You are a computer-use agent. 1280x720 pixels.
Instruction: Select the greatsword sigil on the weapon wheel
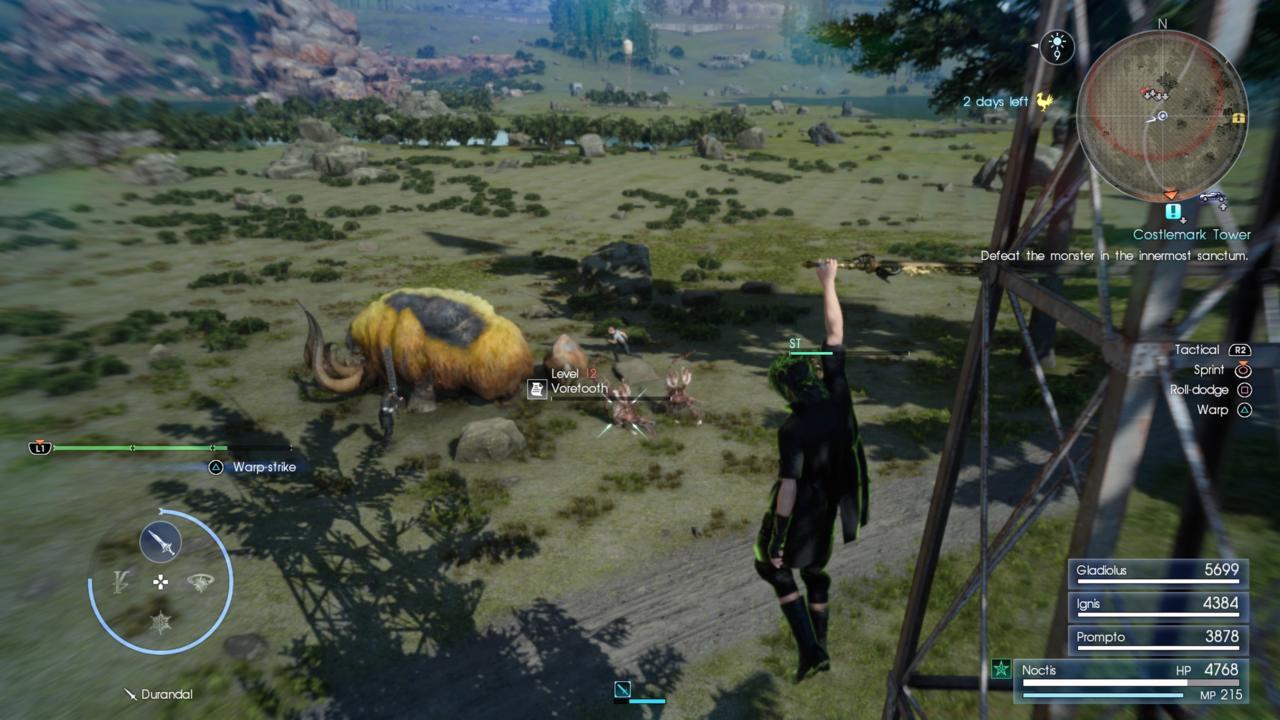[120, 581]
